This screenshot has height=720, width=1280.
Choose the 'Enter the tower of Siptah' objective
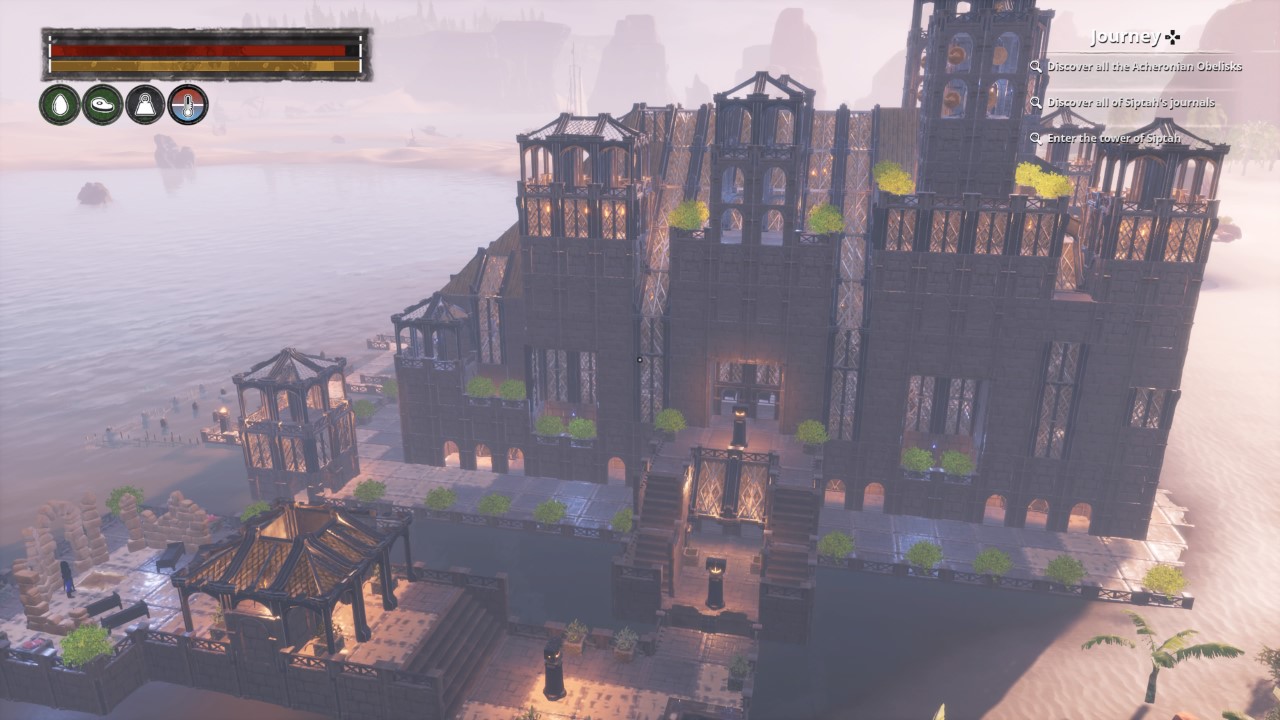coord(1113,138)
